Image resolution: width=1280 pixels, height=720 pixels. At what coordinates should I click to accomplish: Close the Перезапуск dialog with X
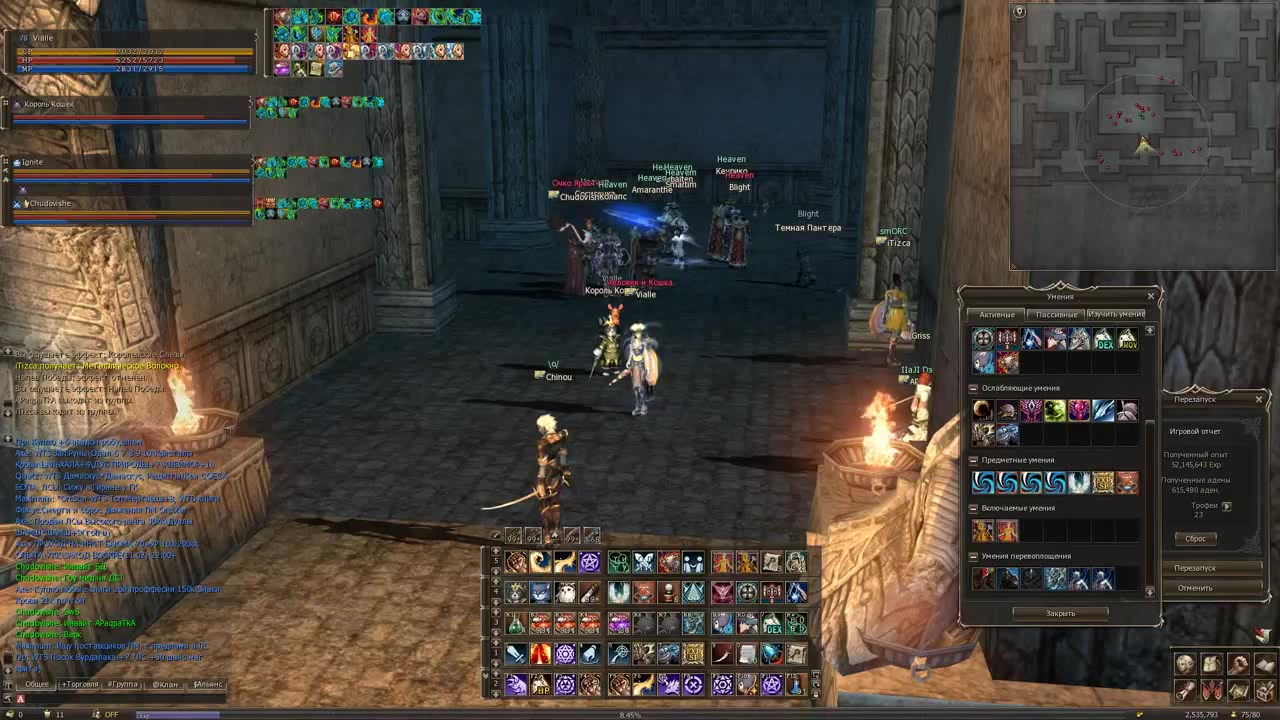(x=1259, y=399)
